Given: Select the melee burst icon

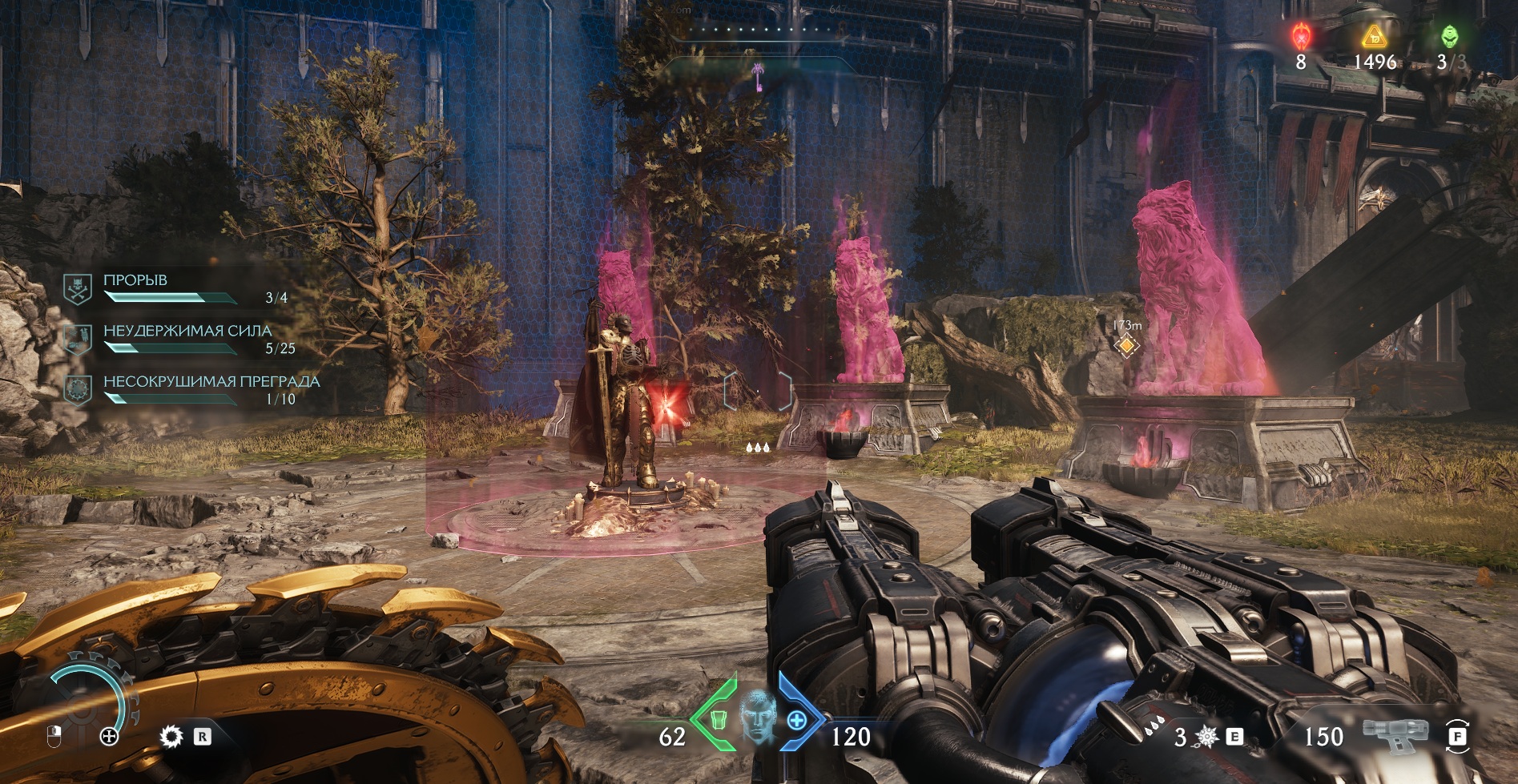Looking at the screenshot, I should click(1207, 736).
